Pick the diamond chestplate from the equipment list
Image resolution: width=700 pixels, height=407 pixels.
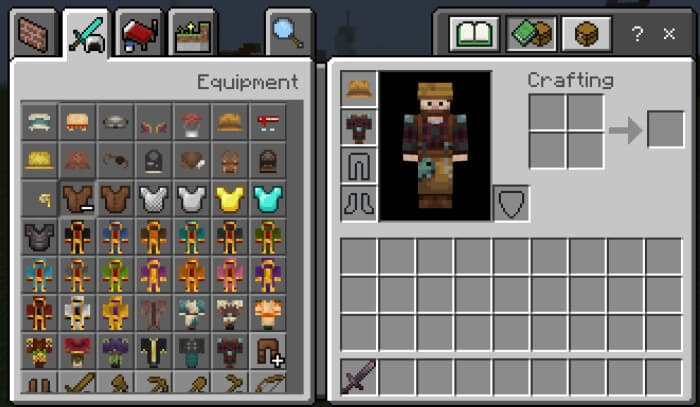coord(268,199)
